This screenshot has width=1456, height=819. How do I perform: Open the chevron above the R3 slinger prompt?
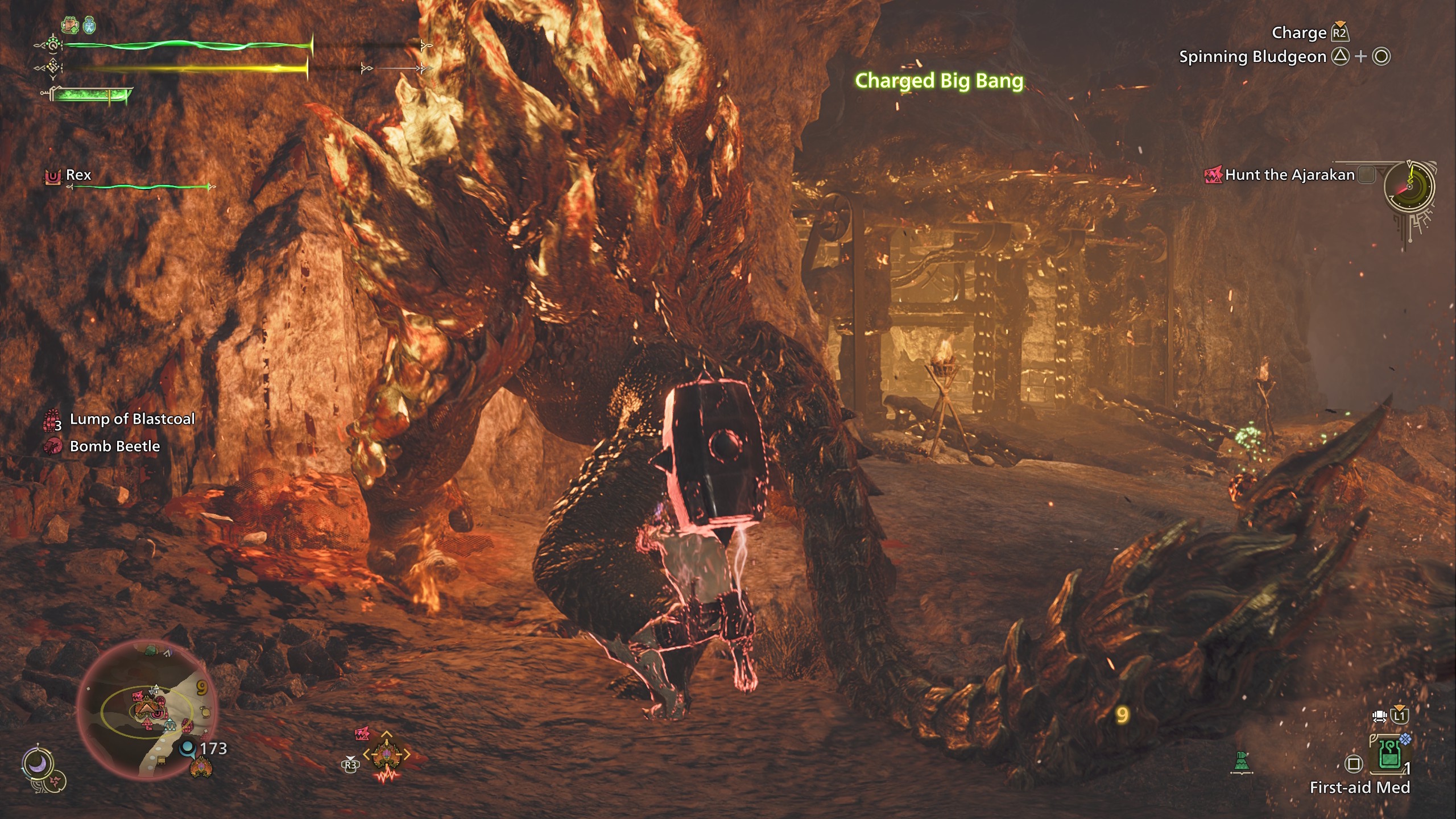click(x=350, y=758)
